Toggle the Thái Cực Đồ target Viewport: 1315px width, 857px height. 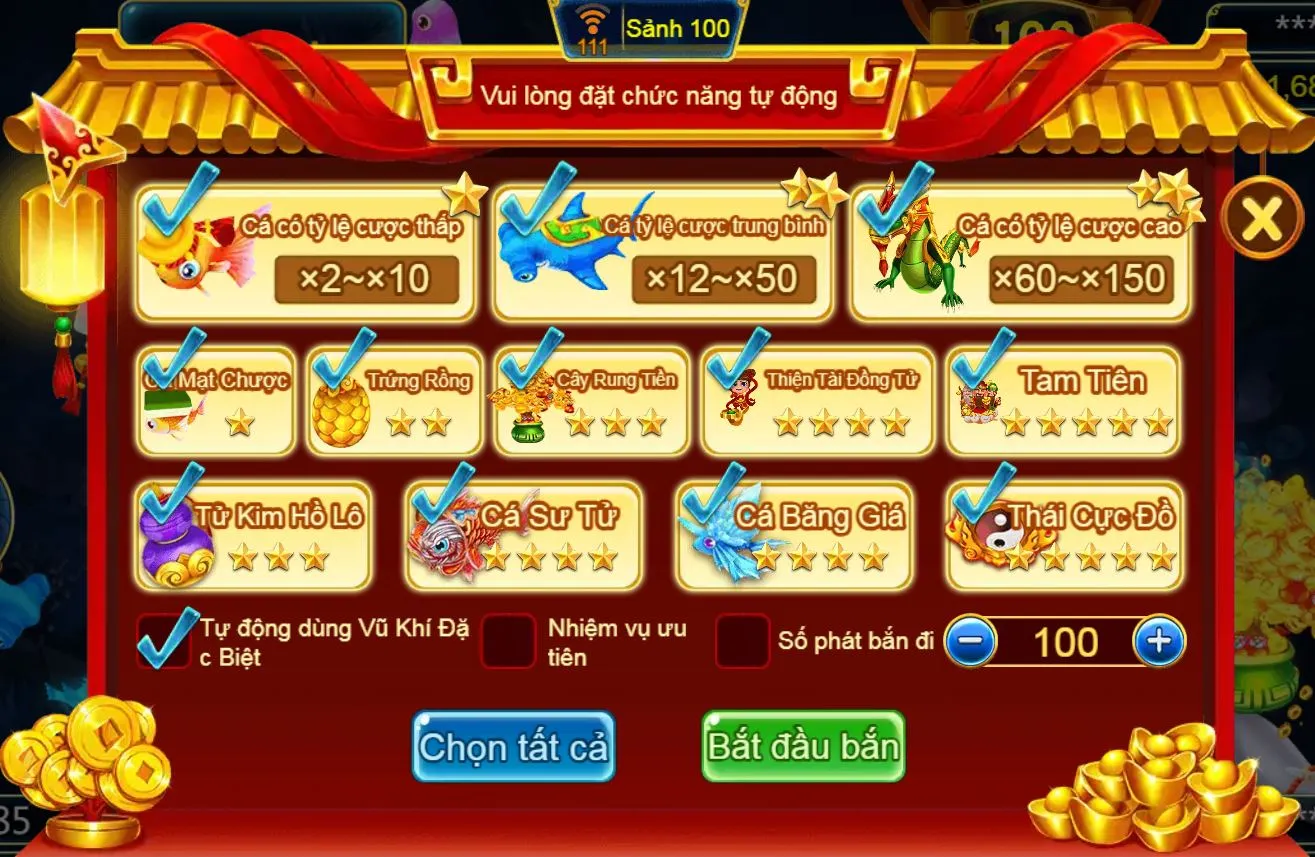[1064, 535]
